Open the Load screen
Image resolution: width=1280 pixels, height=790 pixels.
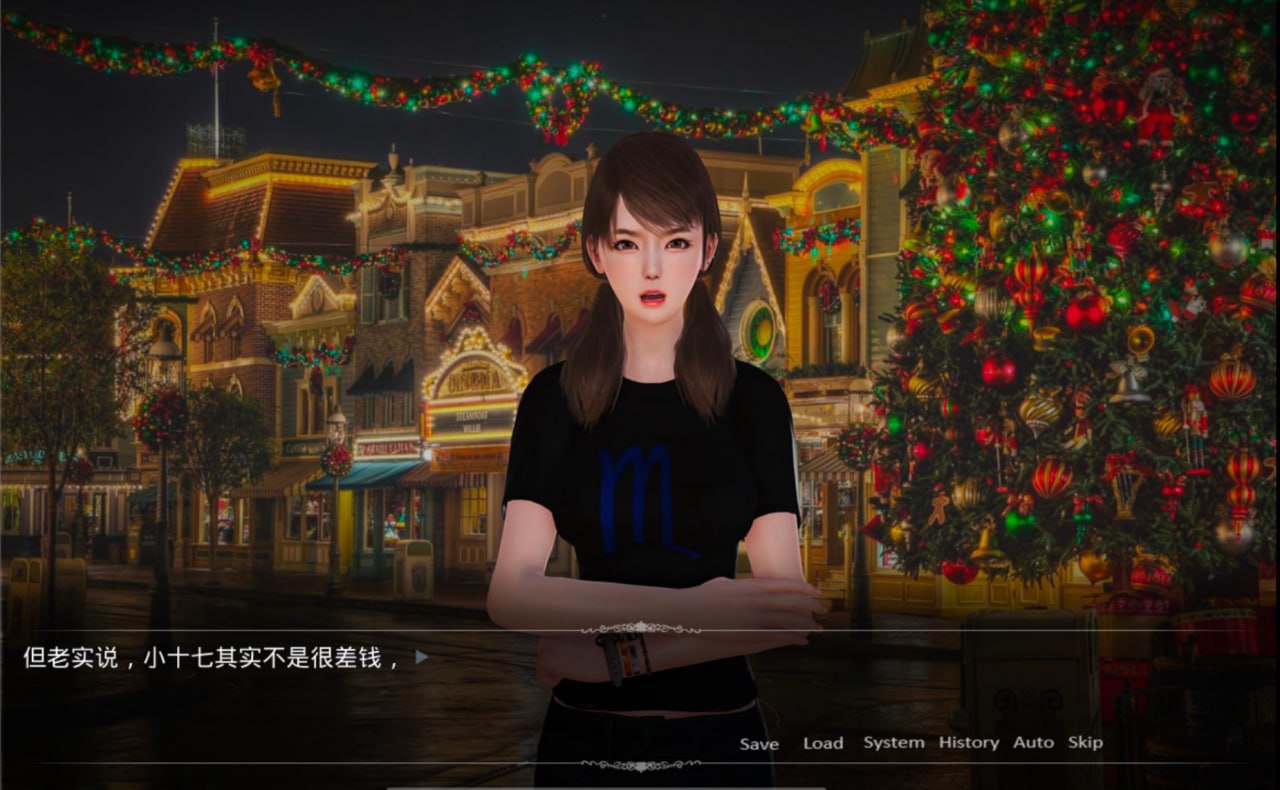click(x=822, y=743)
